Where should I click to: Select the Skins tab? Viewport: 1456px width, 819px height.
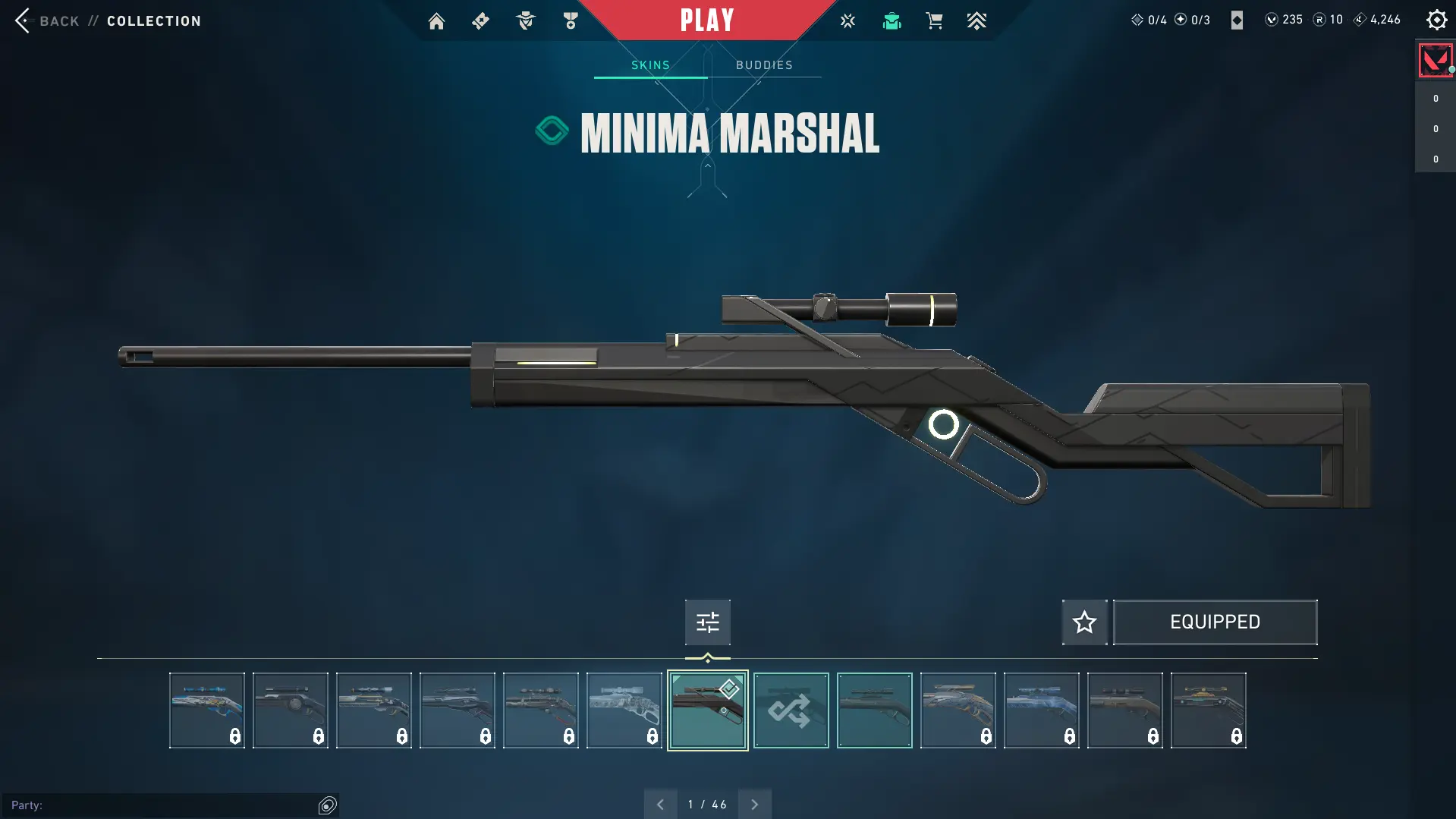[650, 65]
